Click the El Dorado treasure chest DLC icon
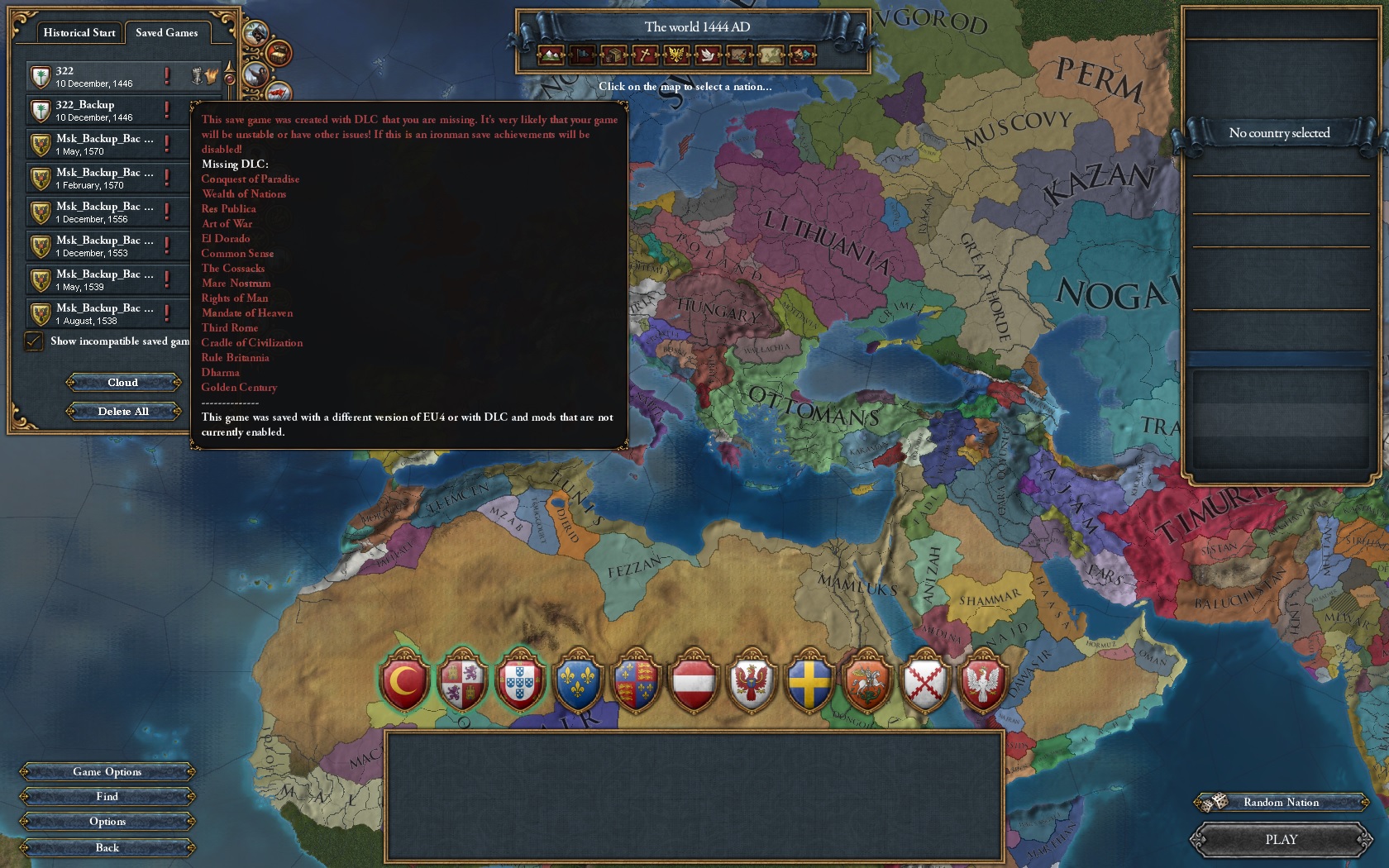This screenshot has height=868, width=1389. pos(279,55)
